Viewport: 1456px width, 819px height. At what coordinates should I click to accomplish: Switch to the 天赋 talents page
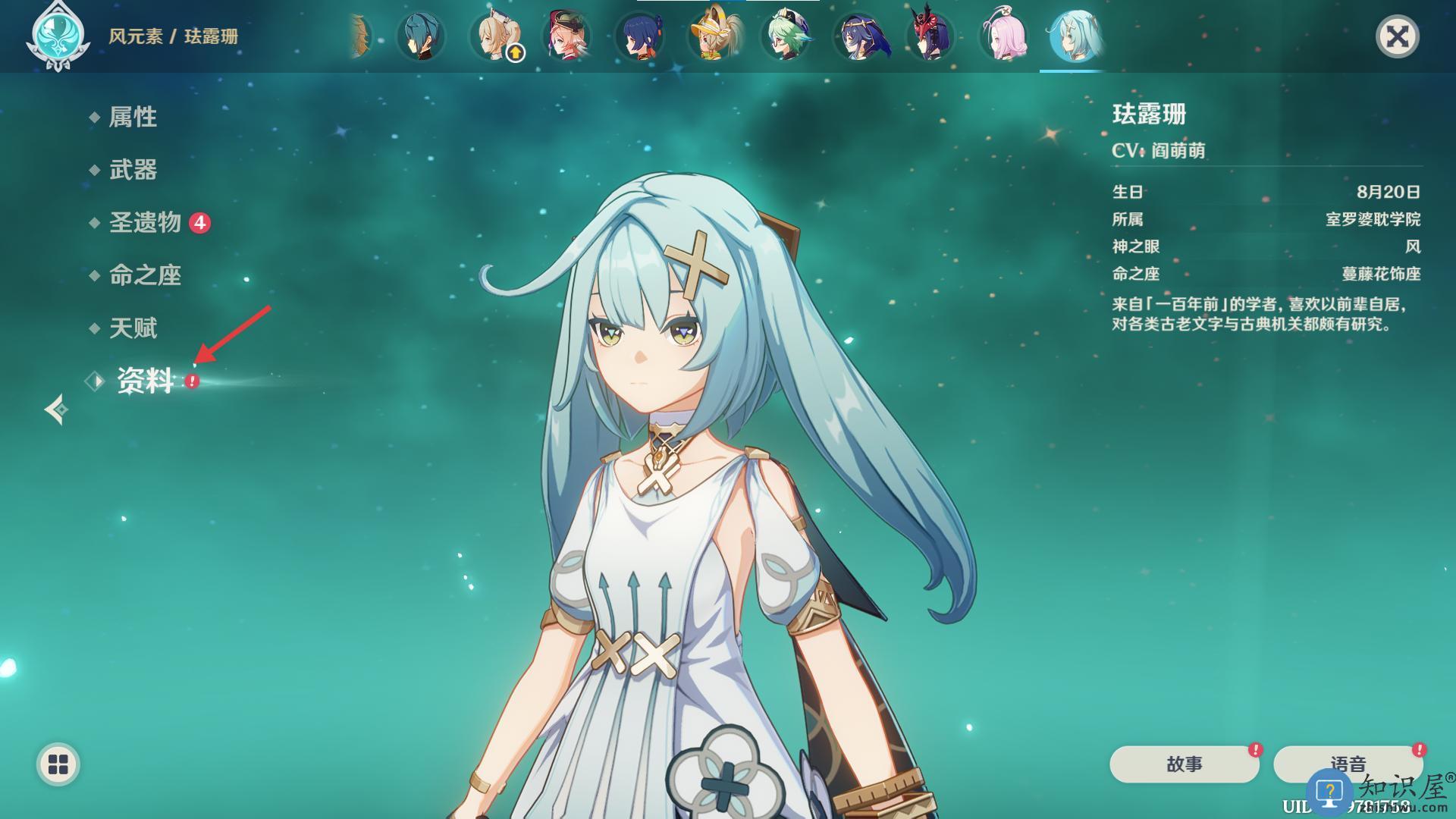coord(133,328)
